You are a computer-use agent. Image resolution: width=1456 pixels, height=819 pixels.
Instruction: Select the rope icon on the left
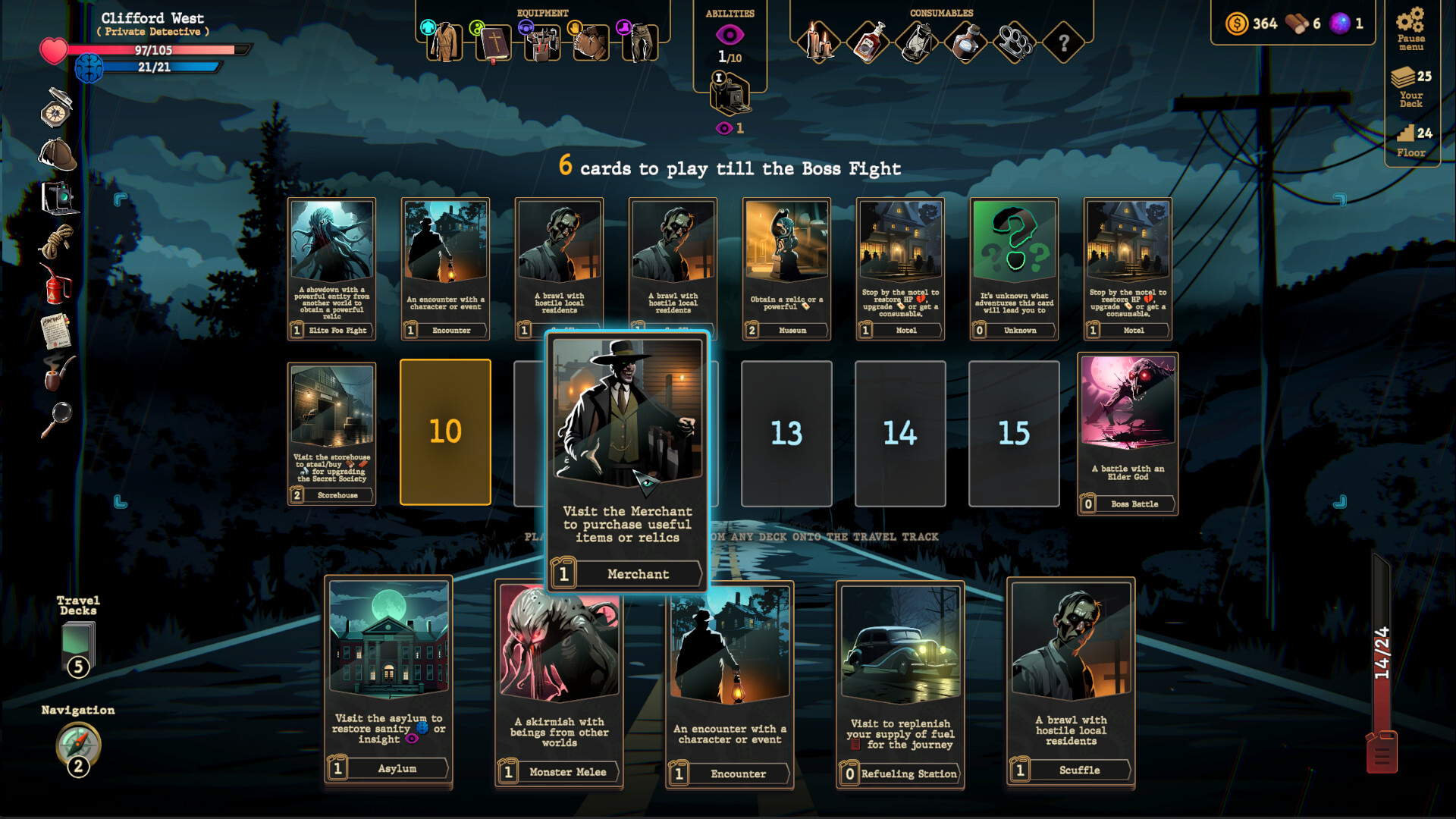[55, 243]
